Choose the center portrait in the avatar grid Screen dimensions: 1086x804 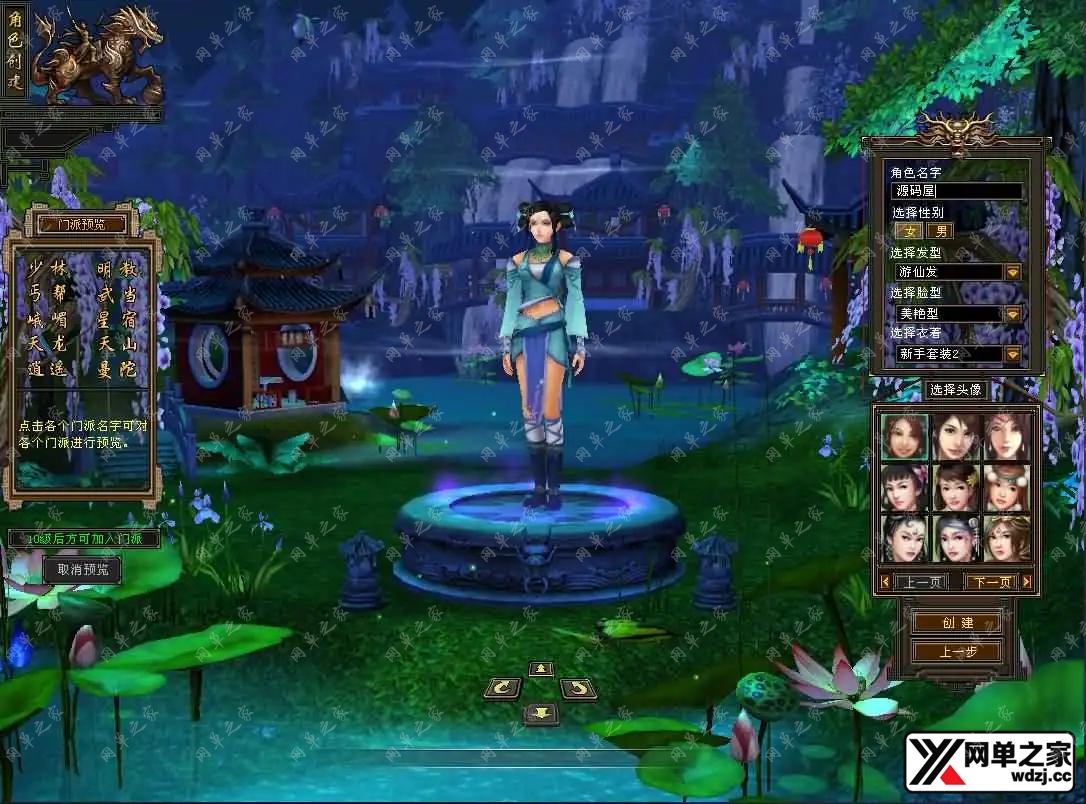point(957,487)
